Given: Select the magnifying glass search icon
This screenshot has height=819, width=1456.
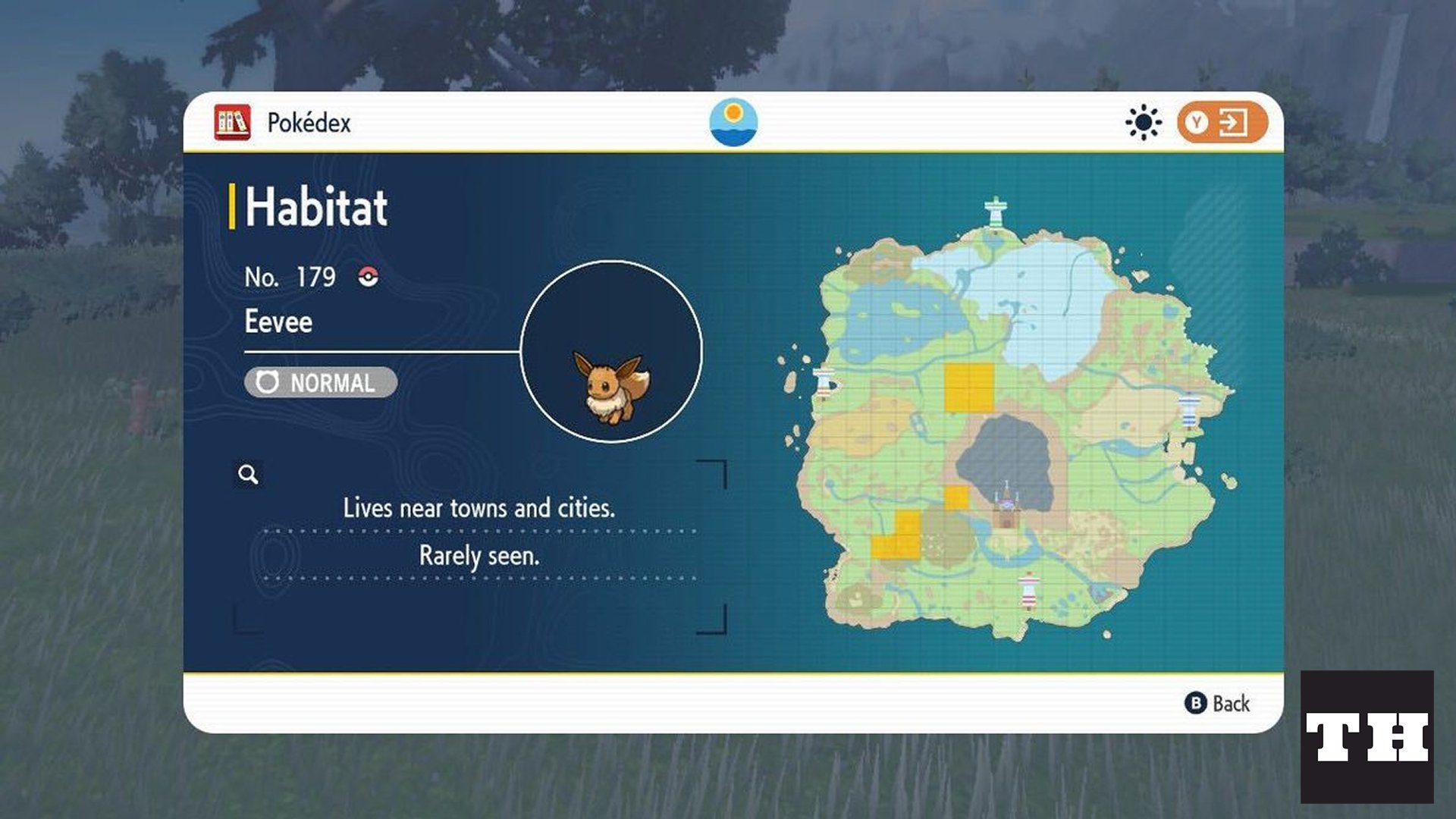Looking at the screenshot, I should pos(248,474).
